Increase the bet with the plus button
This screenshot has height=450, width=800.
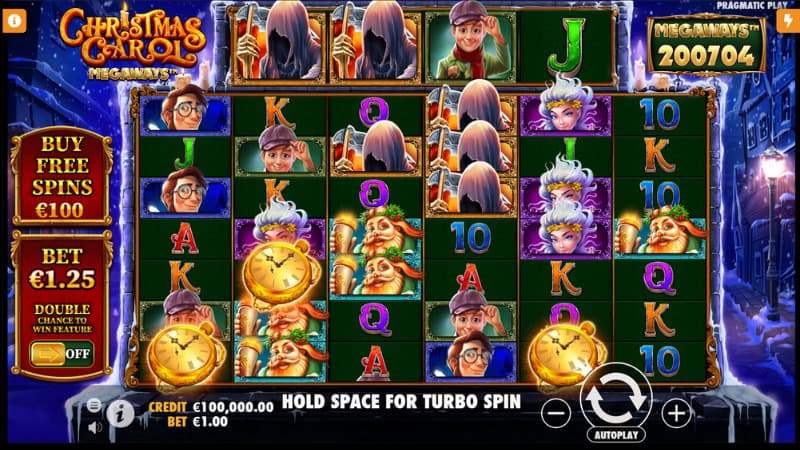pyautogui.click(x=677, y=411)
